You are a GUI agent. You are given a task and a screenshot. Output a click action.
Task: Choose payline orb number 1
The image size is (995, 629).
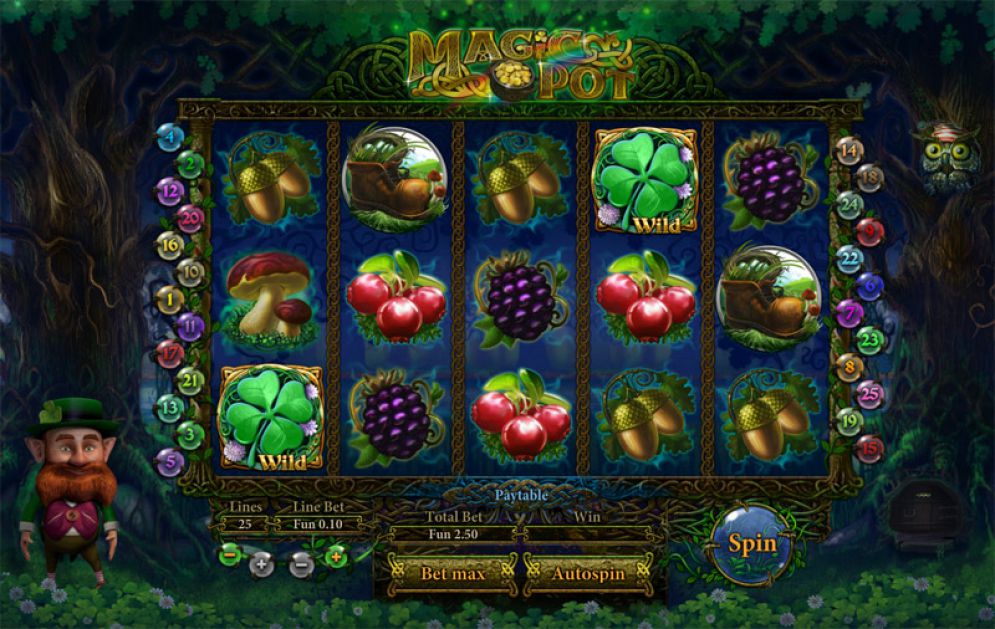[x=169, y=298]
